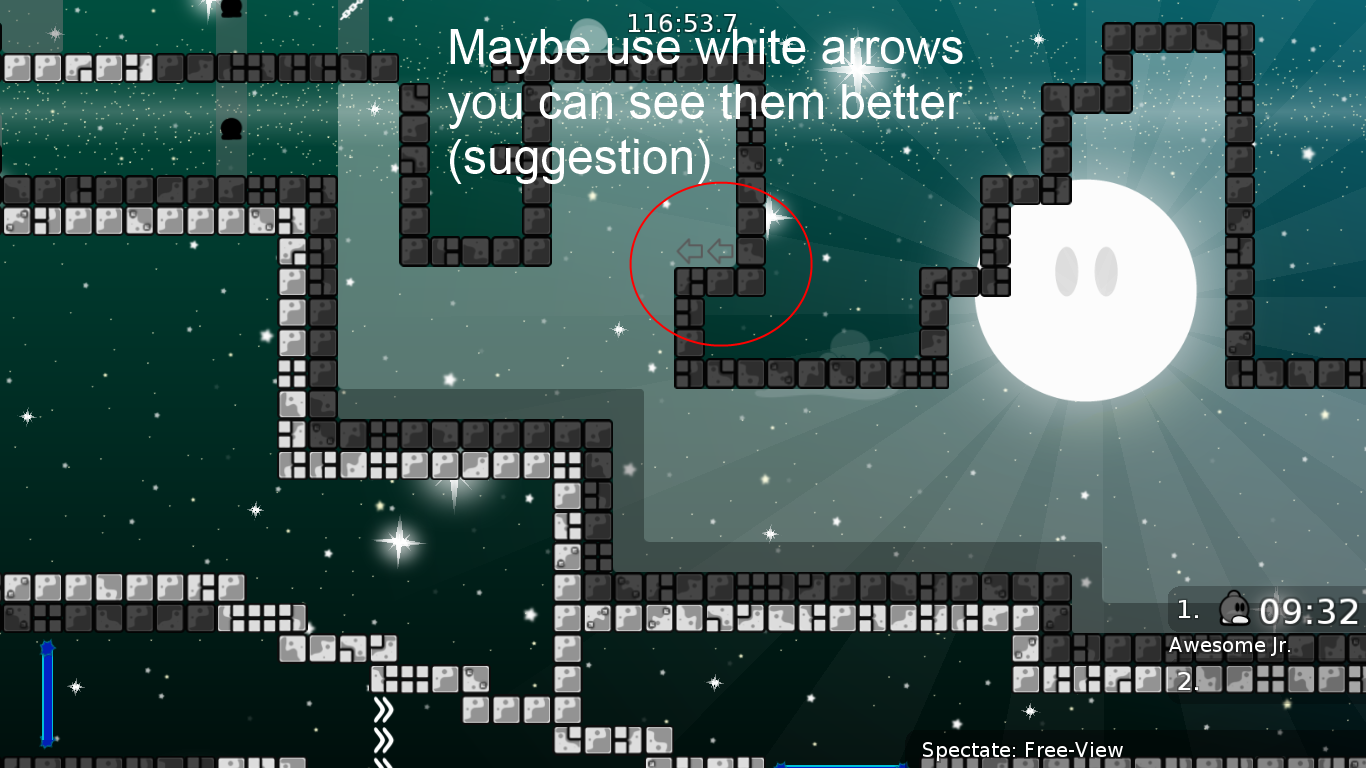Click the black blob creature atop the gray pillar
Screen dimensions: 1366x768
(x=232, y=10)
